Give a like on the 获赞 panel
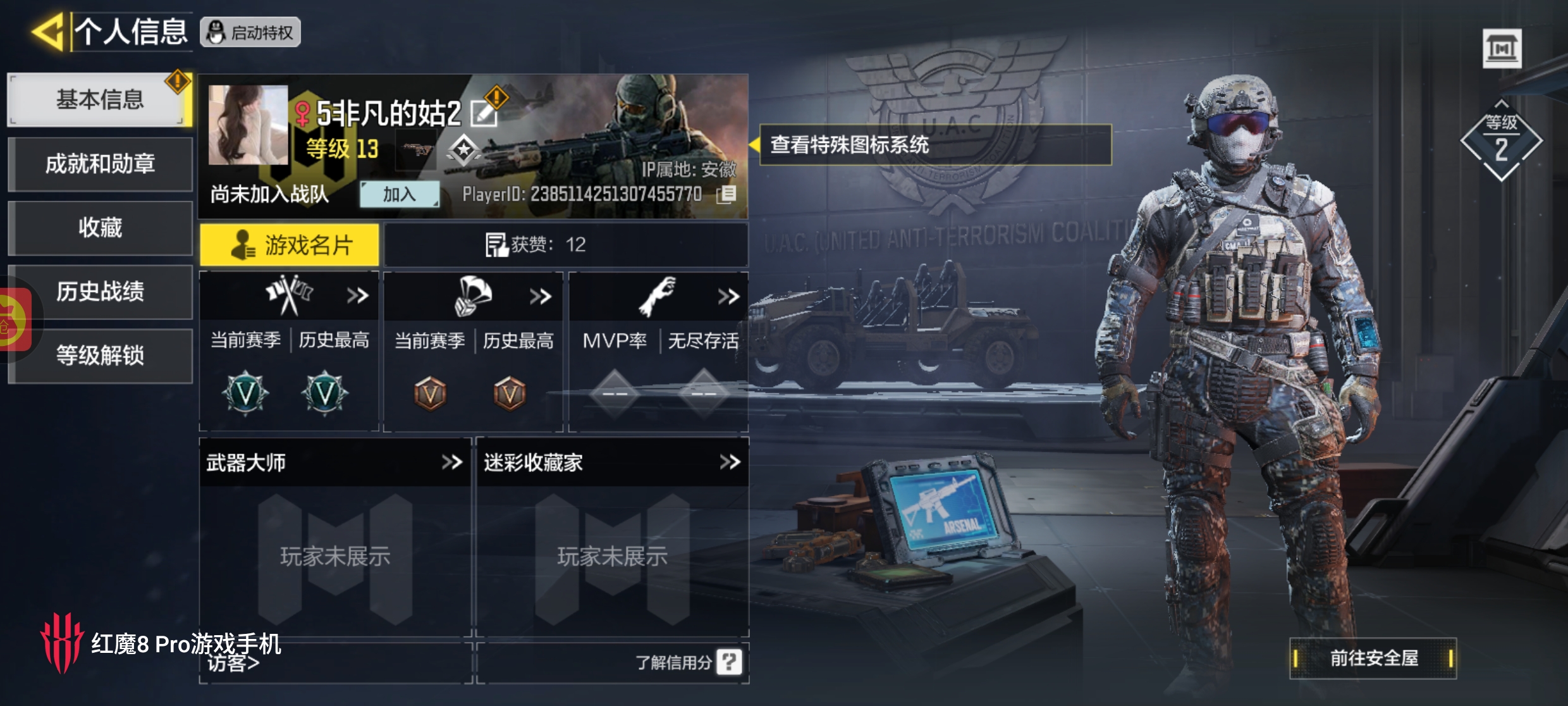The image size is (1568, 706). click(496, 245)
